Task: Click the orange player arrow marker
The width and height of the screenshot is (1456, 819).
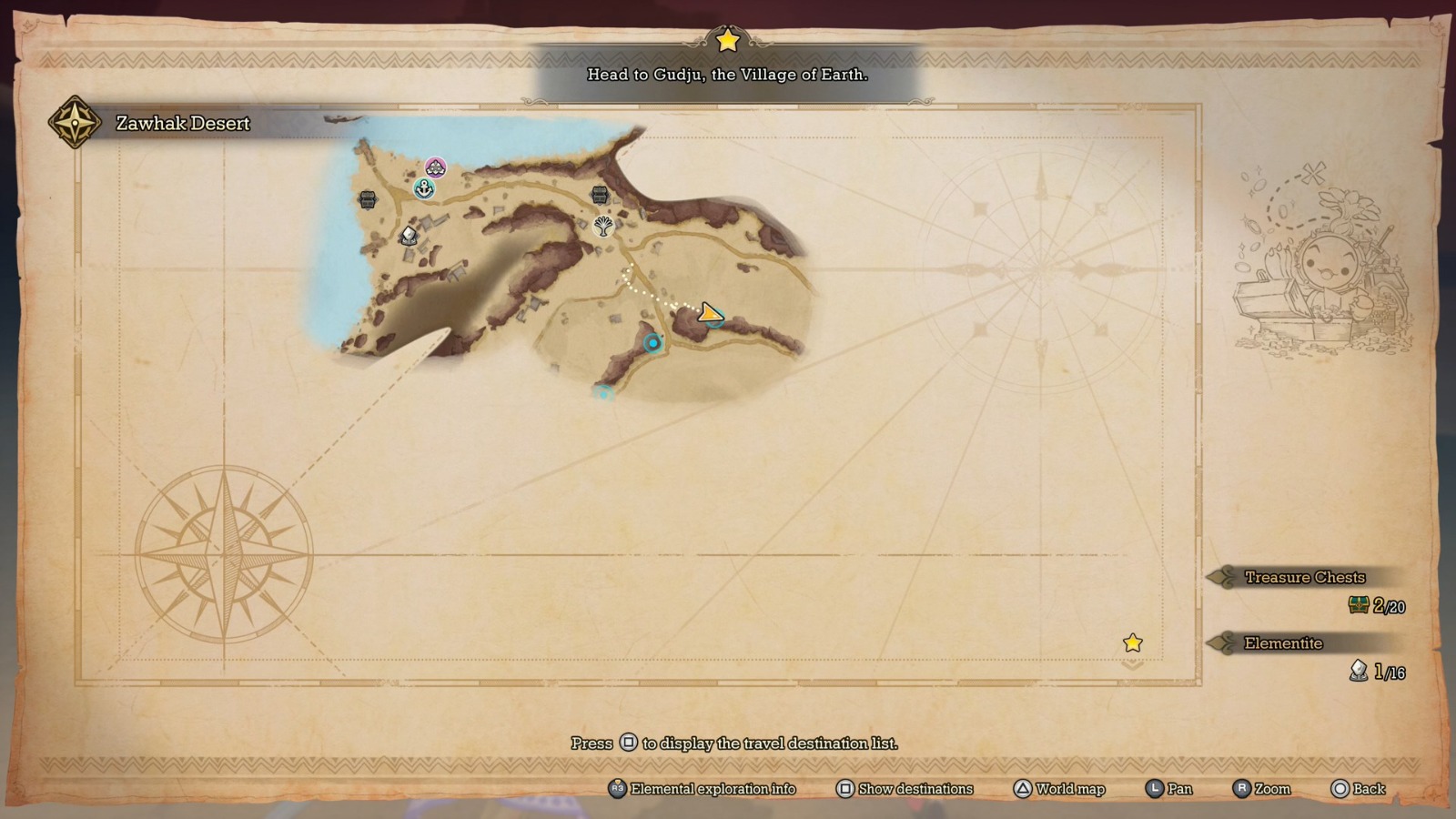Action: [x=710, y=314]
